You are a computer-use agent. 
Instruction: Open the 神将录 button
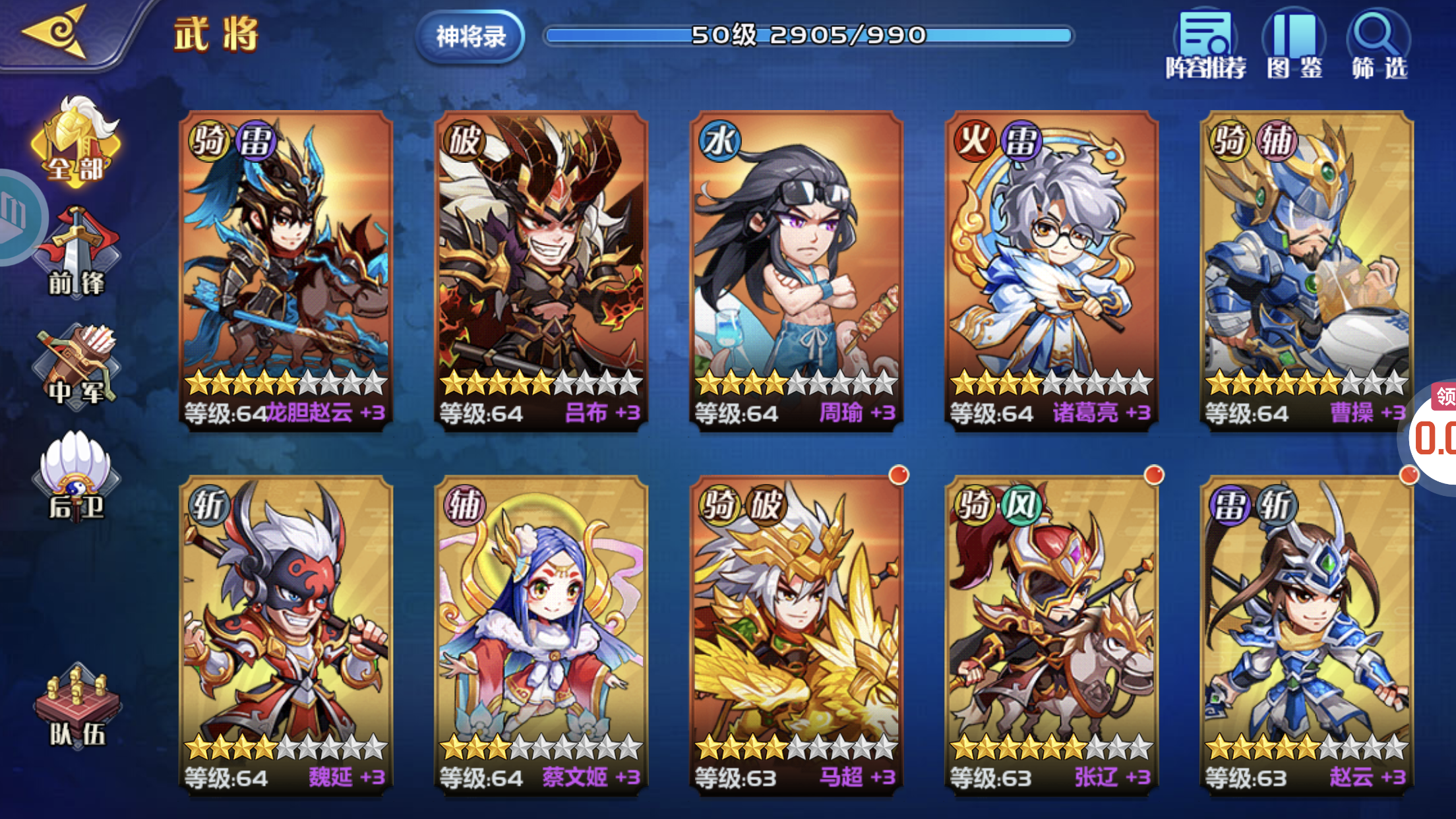[x=470, y=37]
